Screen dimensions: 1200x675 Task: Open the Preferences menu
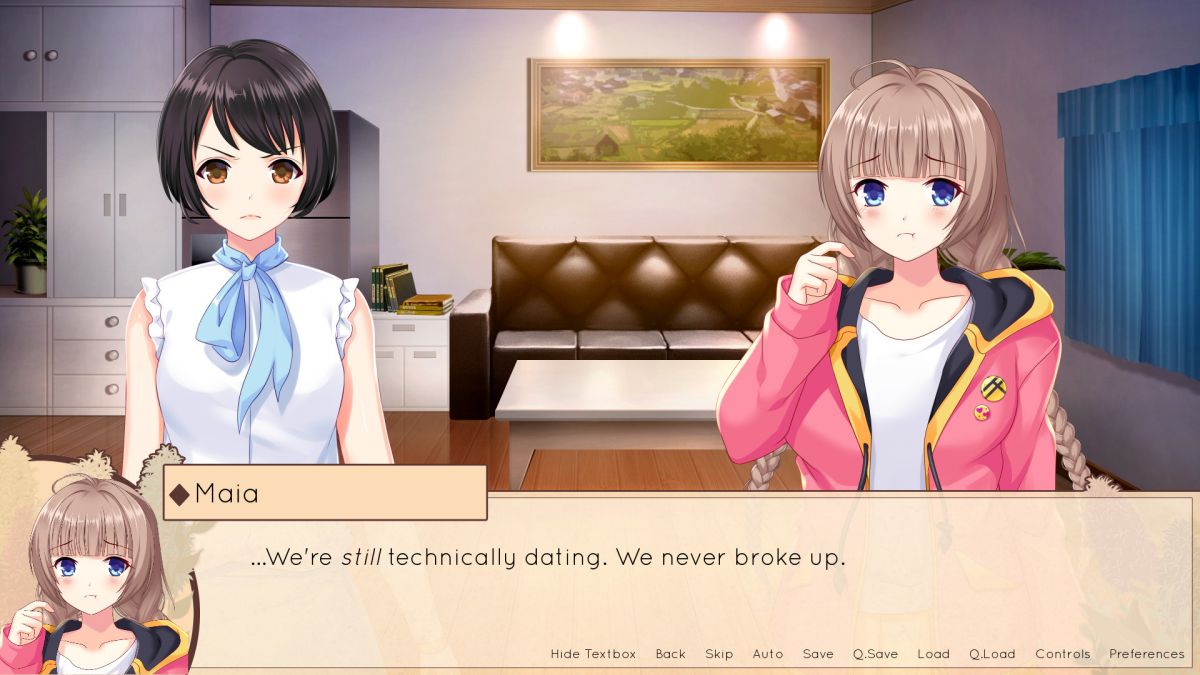click(x=1146, y=654)
